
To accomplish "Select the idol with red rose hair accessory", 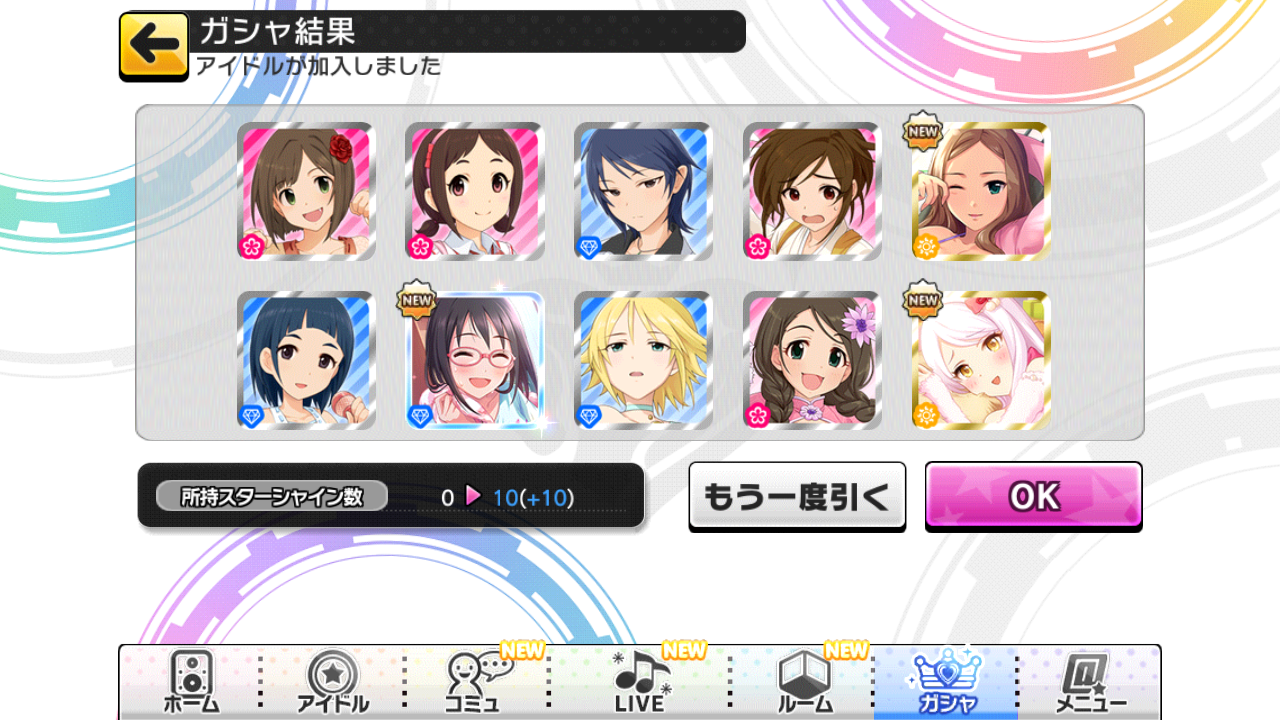I will point(306,190).
